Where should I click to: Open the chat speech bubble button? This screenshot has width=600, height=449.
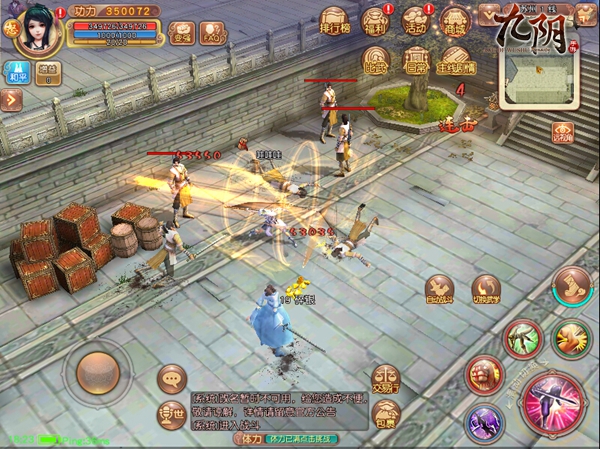pos(172,378)
